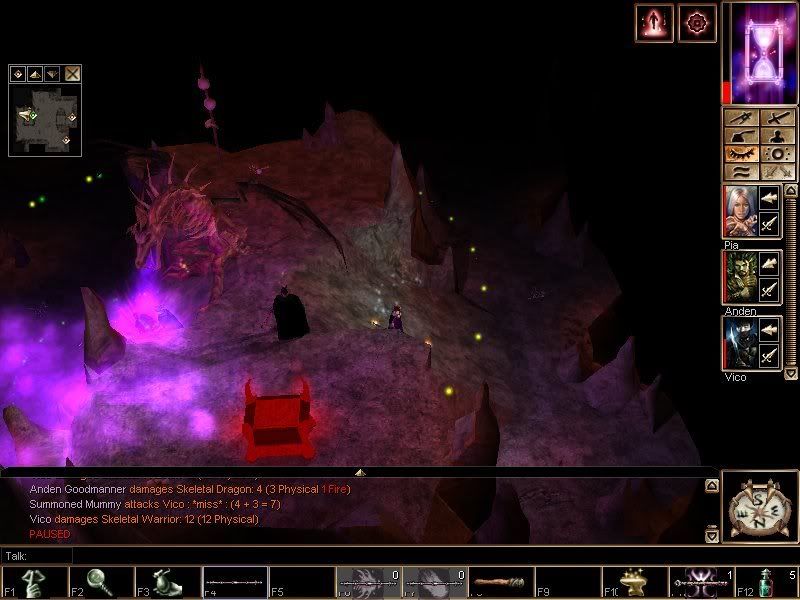Activate the F2 magnifying glass quickslot
Screen dimensions: 800x600
100,582
